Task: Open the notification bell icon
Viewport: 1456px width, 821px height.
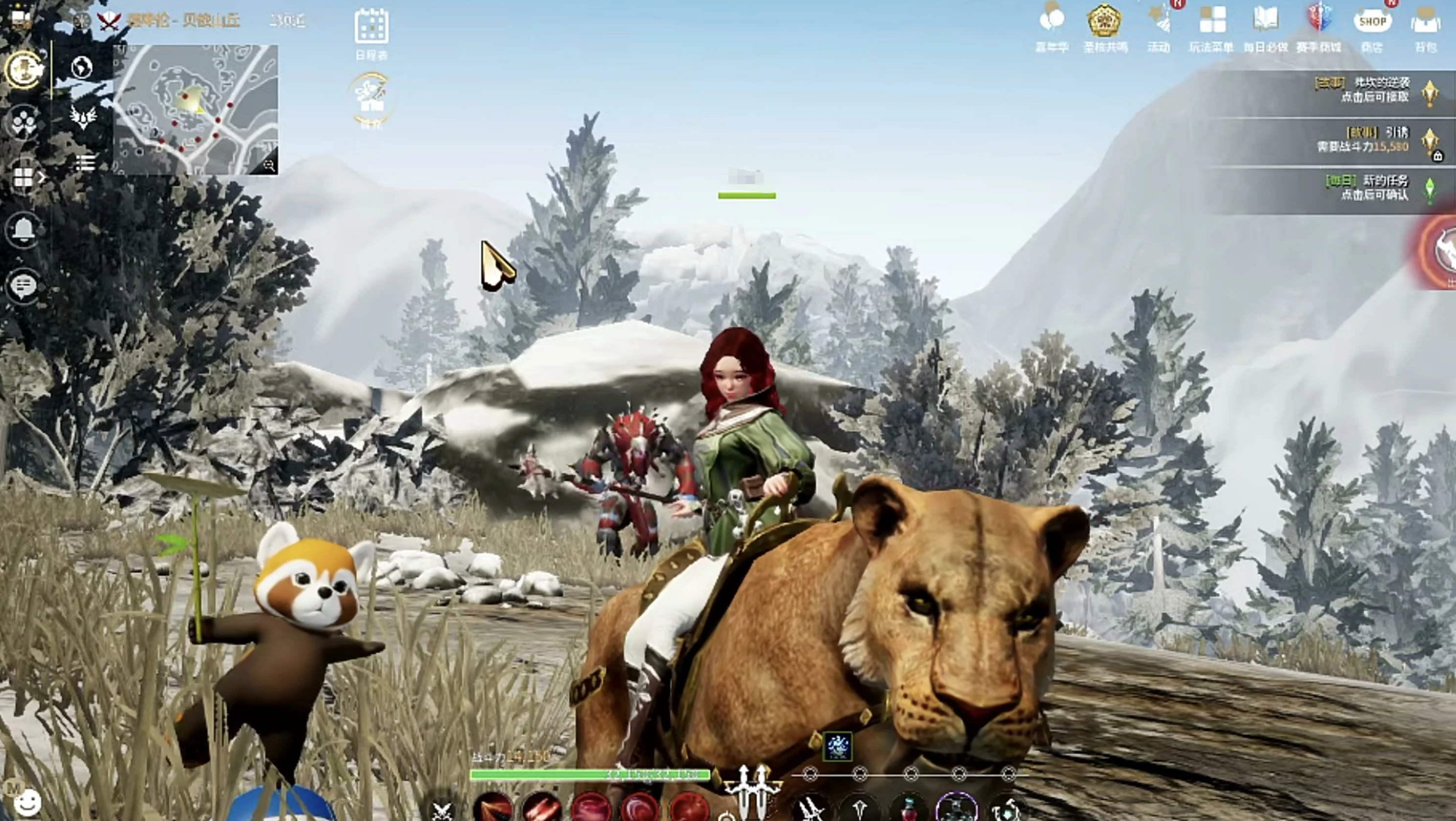Action: tap(23, 229)
